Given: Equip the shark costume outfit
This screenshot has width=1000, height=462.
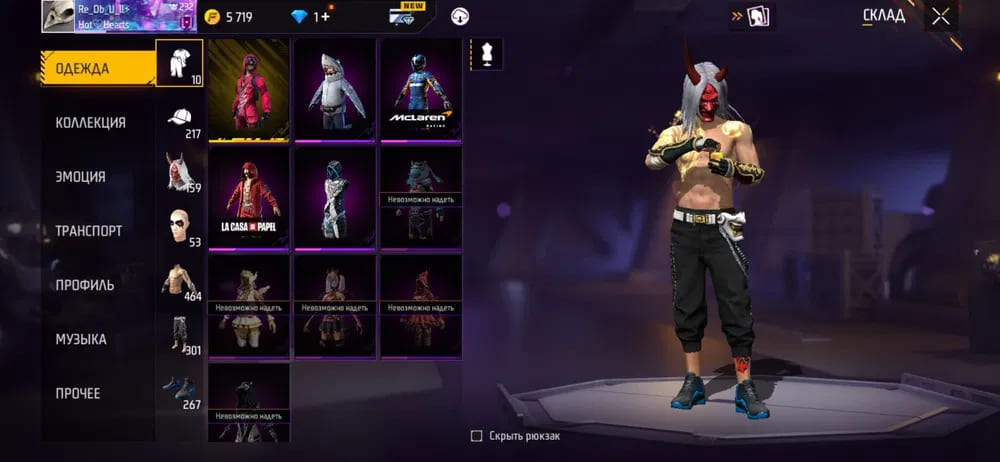Looking at the screenshot, I should [x=334, y=90].
